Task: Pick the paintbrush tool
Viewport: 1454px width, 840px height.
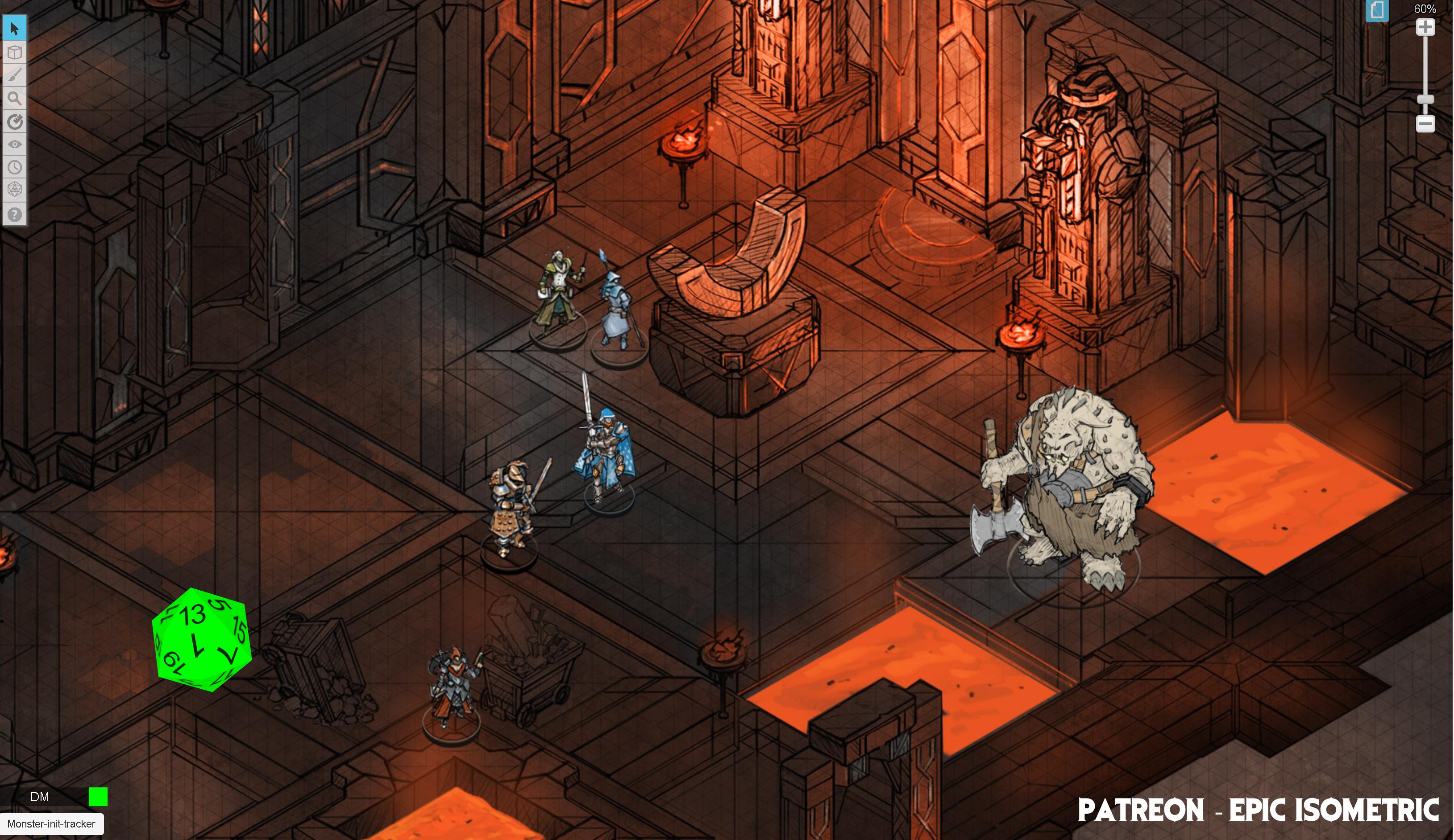Action: (x=16, y=75)
